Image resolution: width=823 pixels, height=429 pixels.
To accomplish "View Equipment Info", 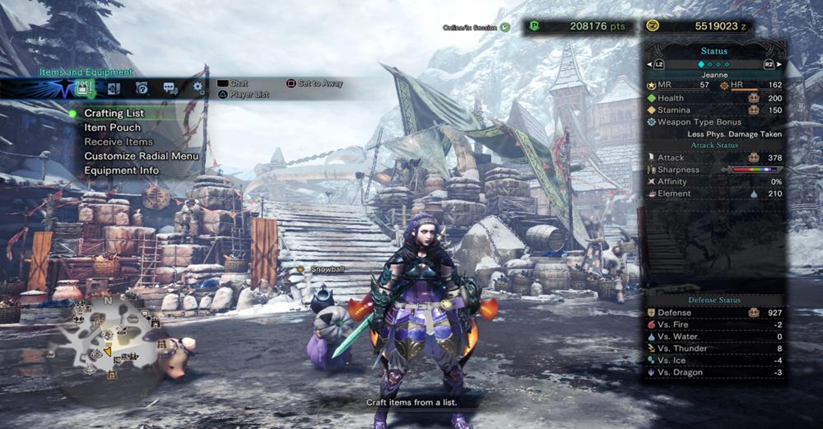I will (121, 170).
